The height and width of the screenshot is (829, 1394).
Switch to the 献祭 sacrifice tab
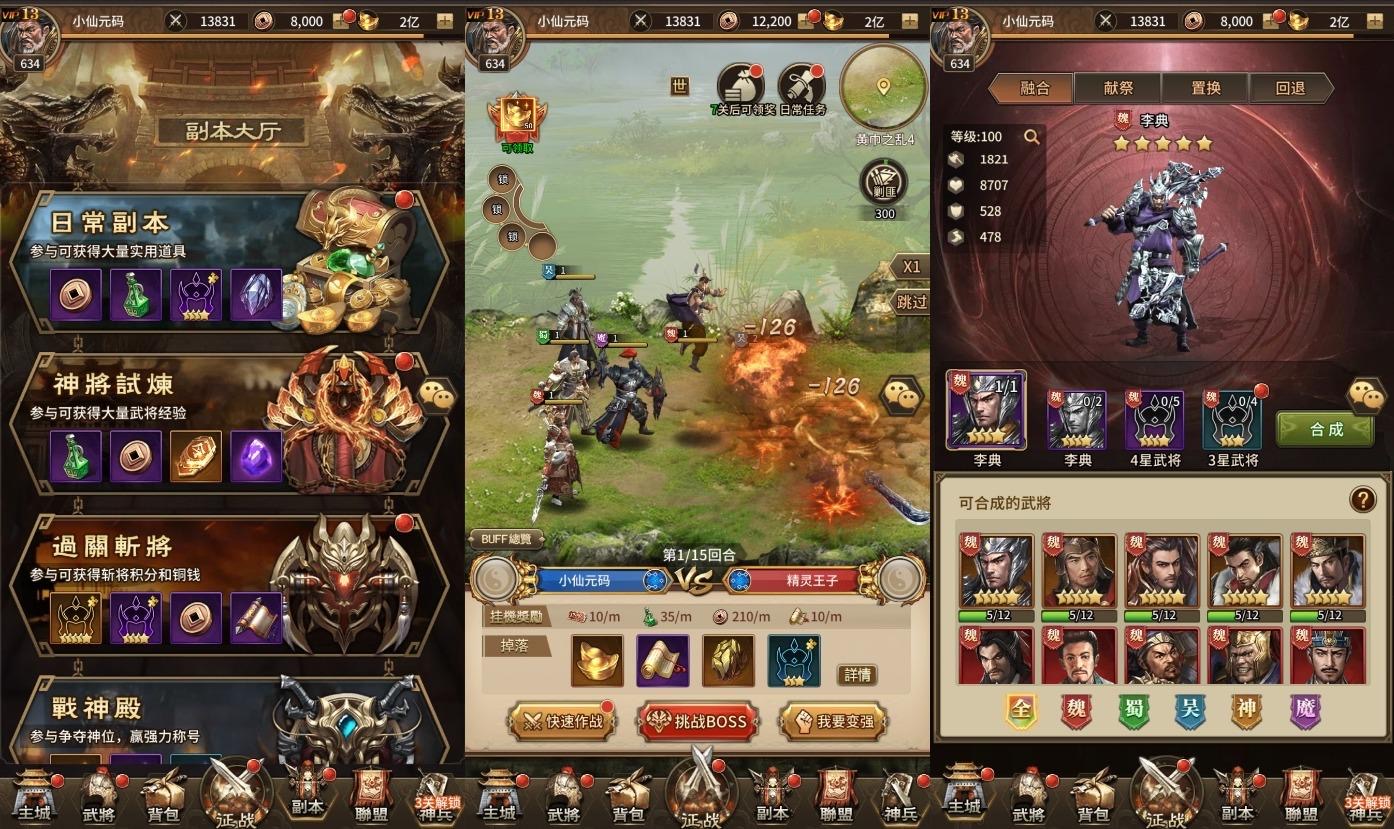tap(1118, 87)
